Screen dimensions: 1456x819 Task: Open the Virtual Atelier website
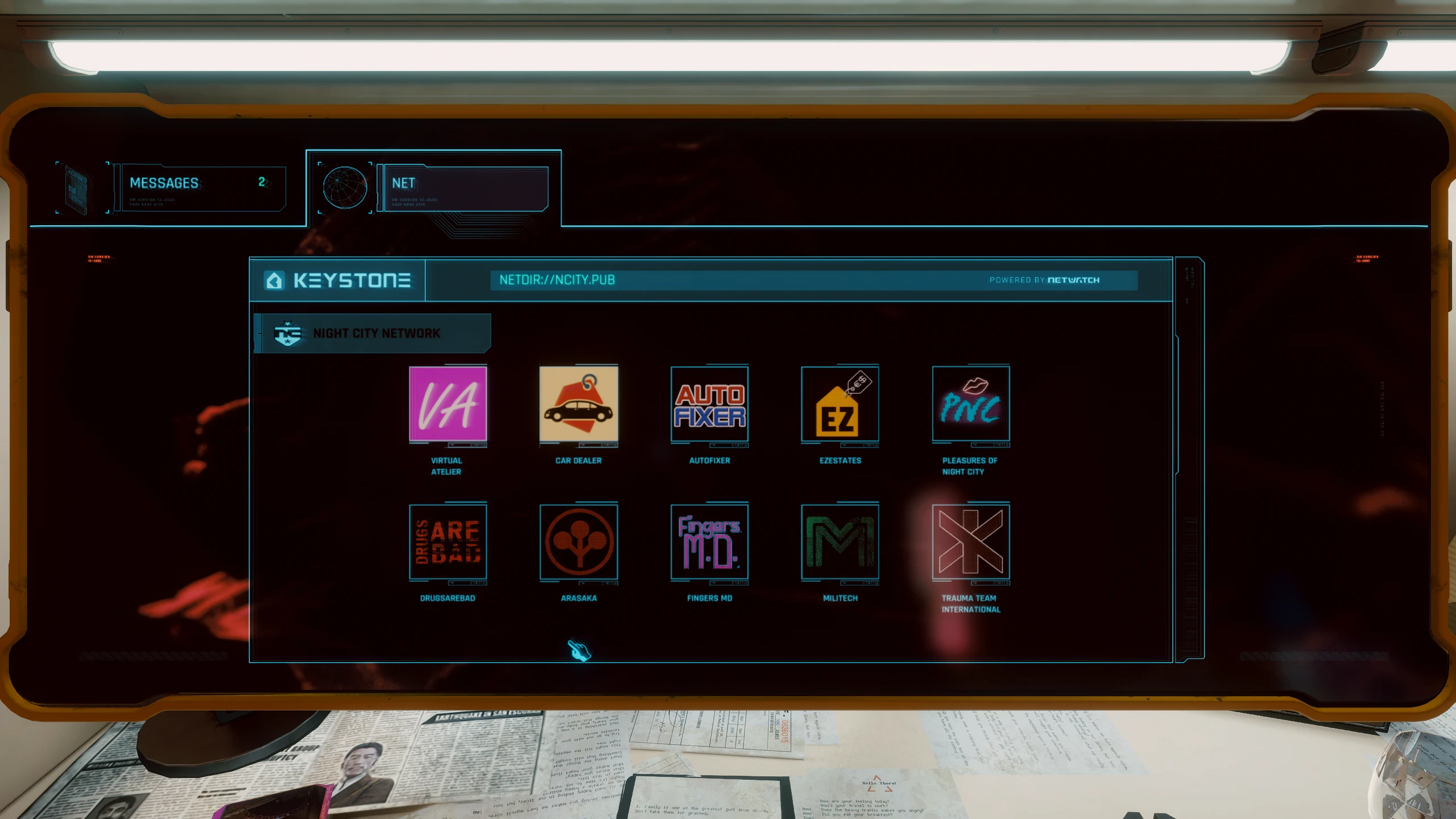[448, 405]
